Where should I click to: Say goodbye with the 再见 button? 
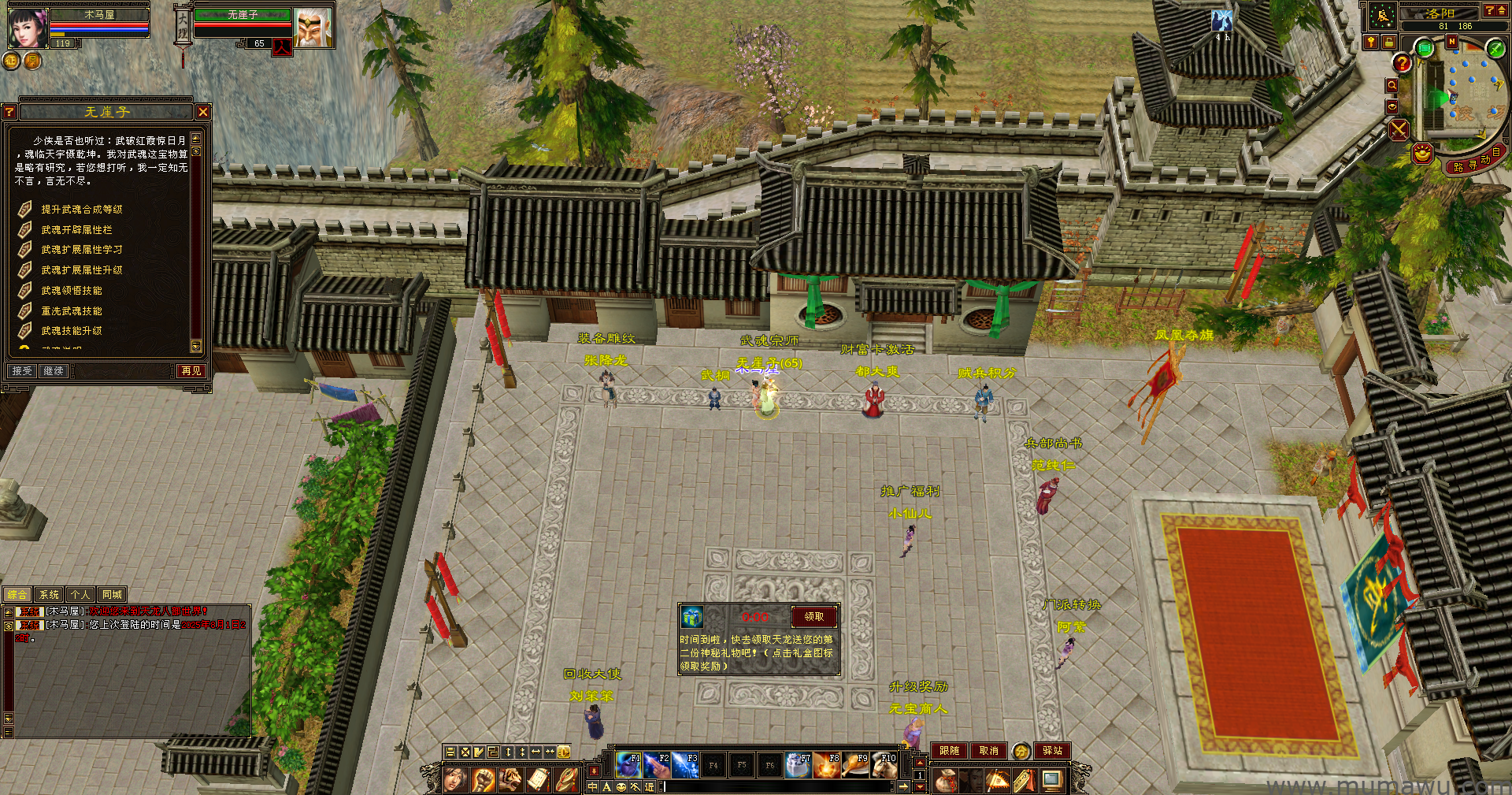pos(191,370)
